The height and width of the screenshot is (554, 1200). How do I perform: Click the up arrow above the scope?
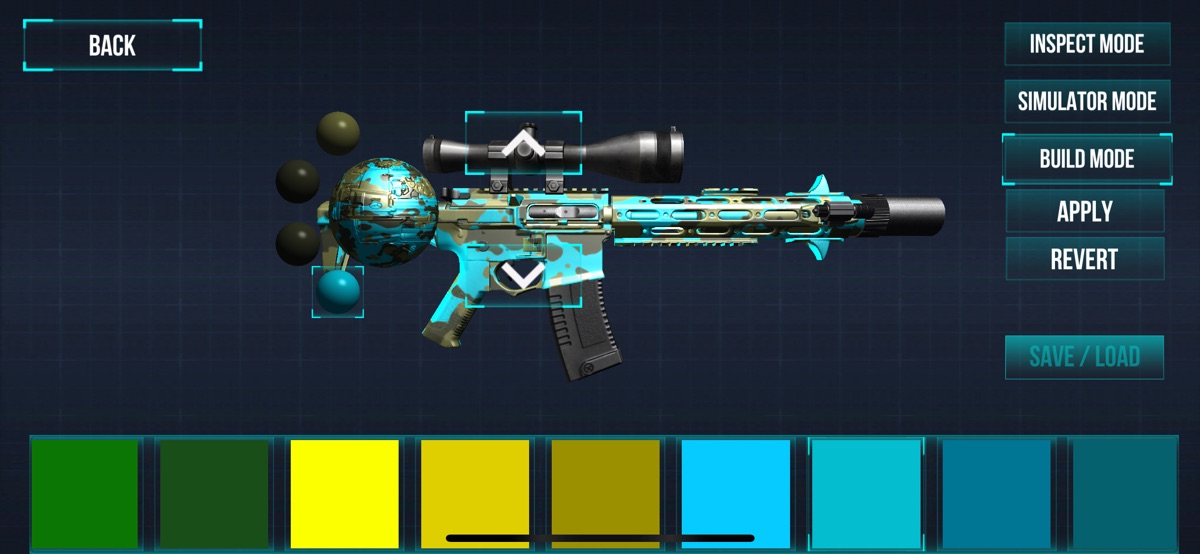point(522,147)
